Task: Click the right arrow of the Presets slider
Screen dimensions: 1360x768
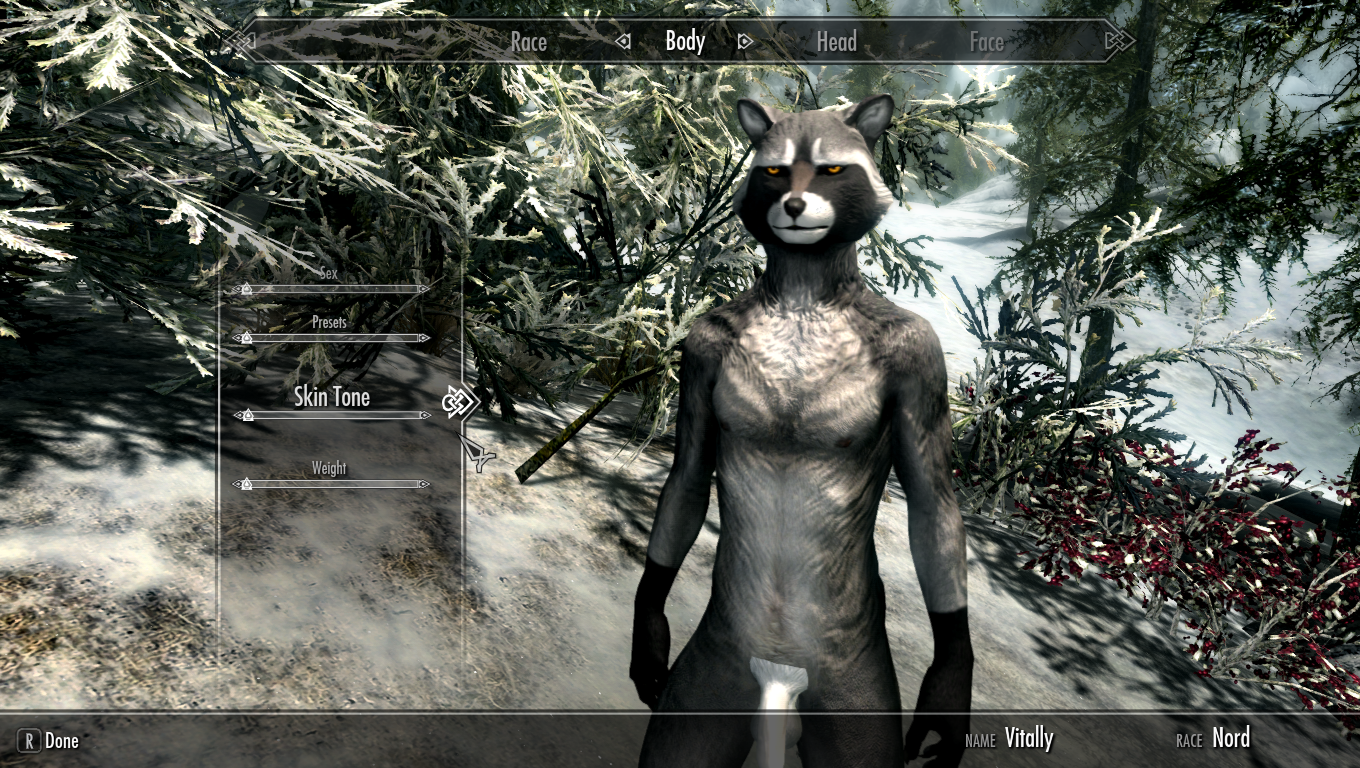Action: pyautogui.click(x=425, y=337)
